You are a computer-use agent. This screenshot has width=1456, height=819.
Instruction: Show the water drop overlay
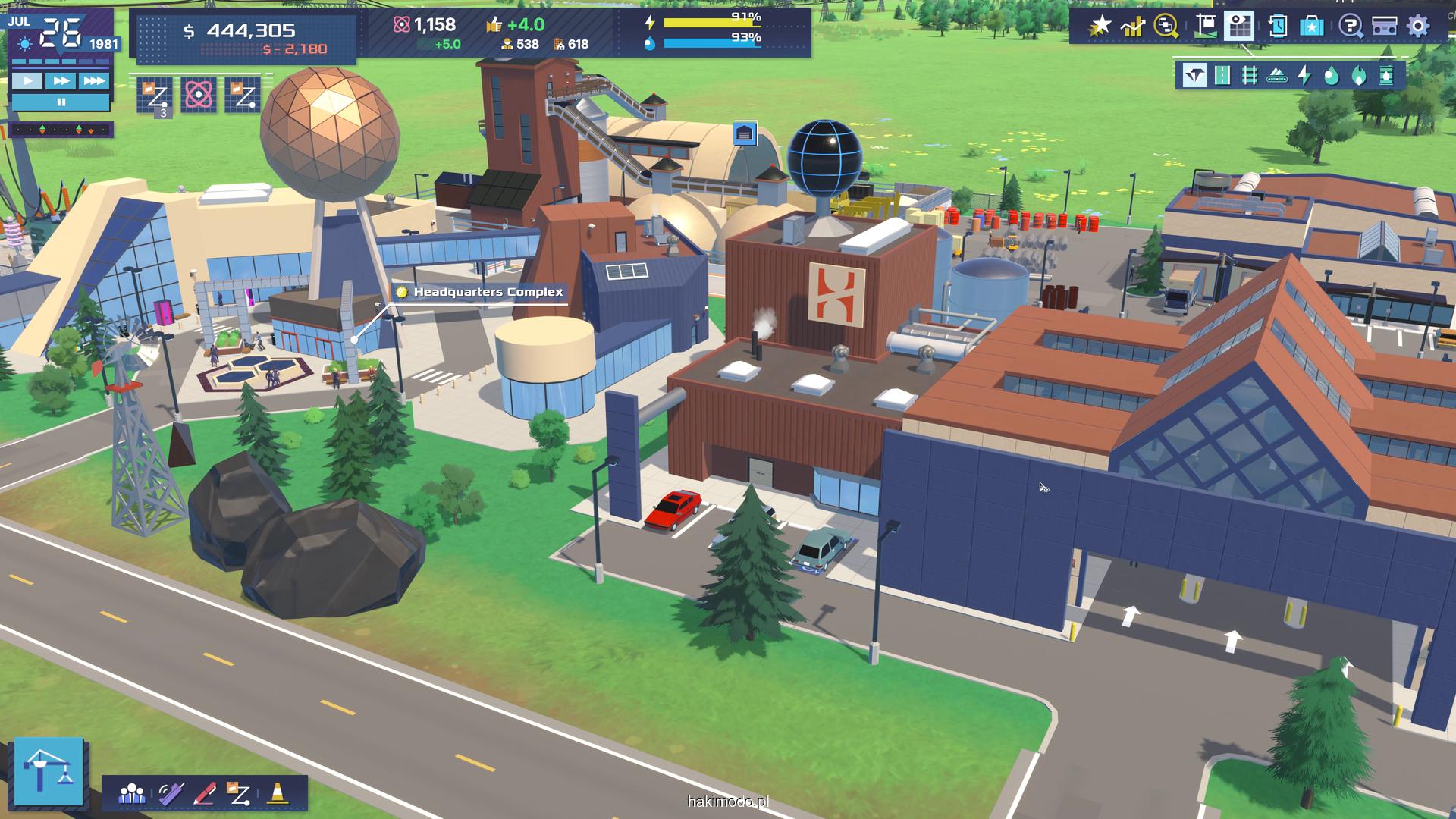1332,76
